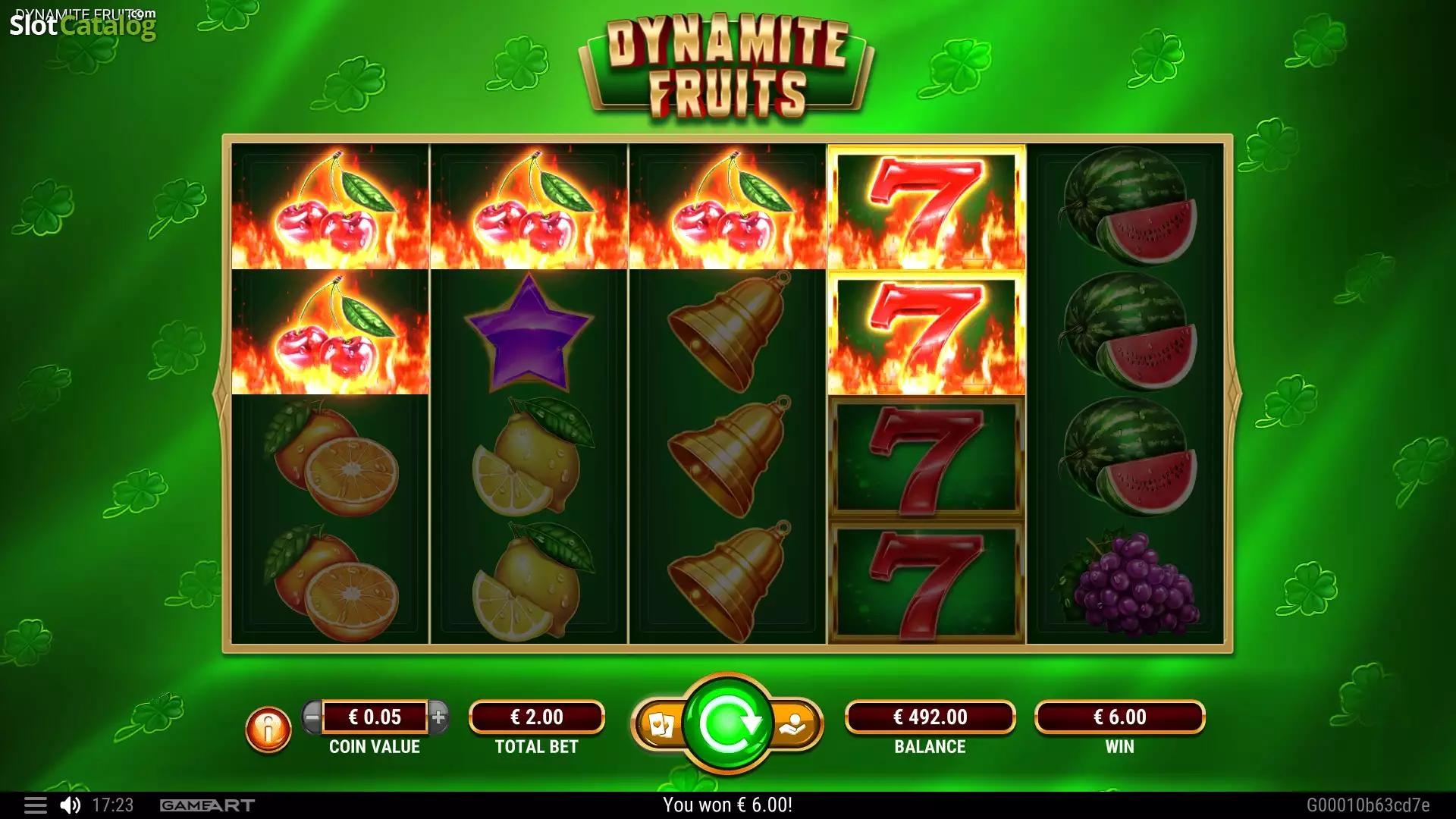Open the hamburger menu in bottom bar
The image size is (1456, 819).
pos(35,805)
